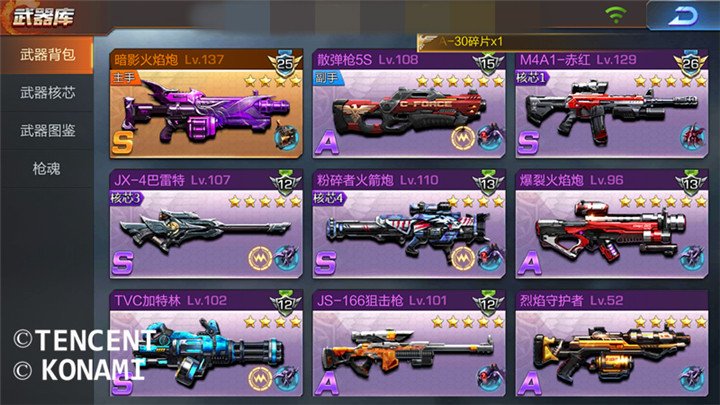Select the 枪魂 tab
Image resolution: width=720 pixels, height=405 pixels.
(x=47, y=168)
